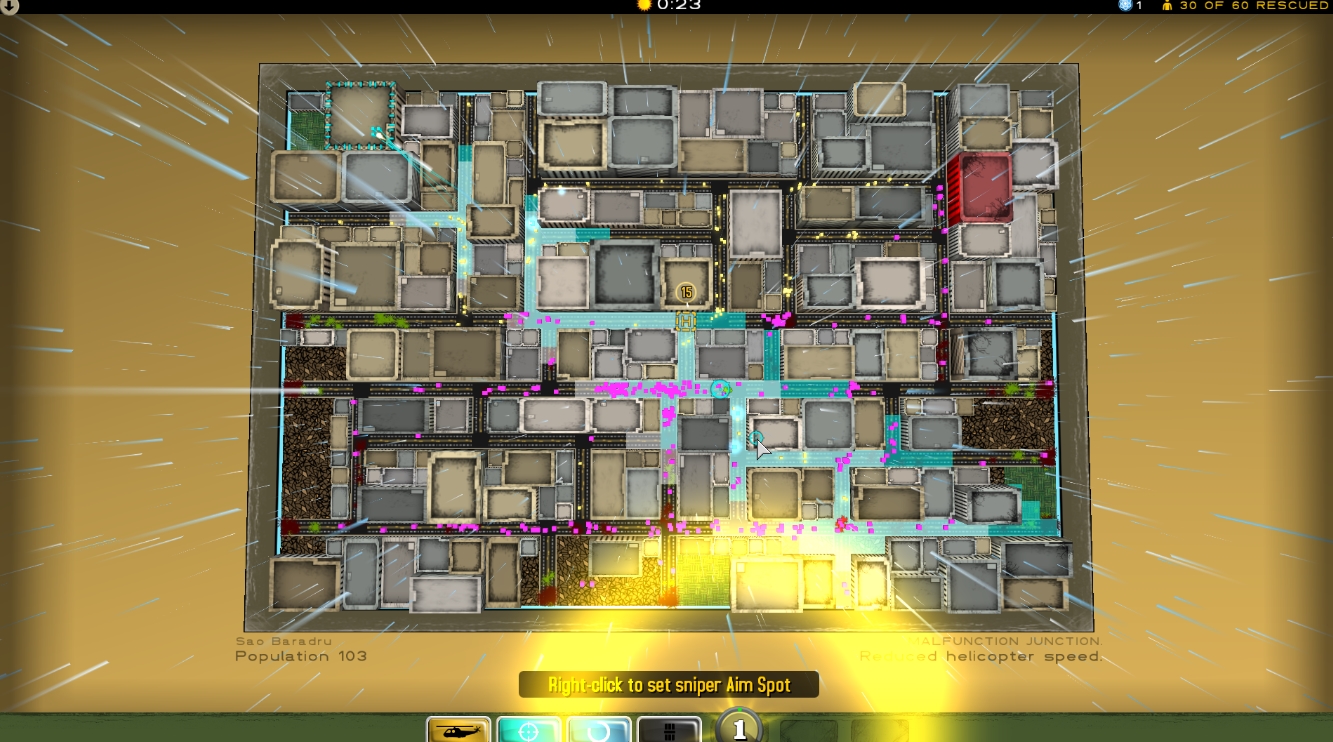
Task: Select the sniper crosshair tool
Action: click(531, 729)
